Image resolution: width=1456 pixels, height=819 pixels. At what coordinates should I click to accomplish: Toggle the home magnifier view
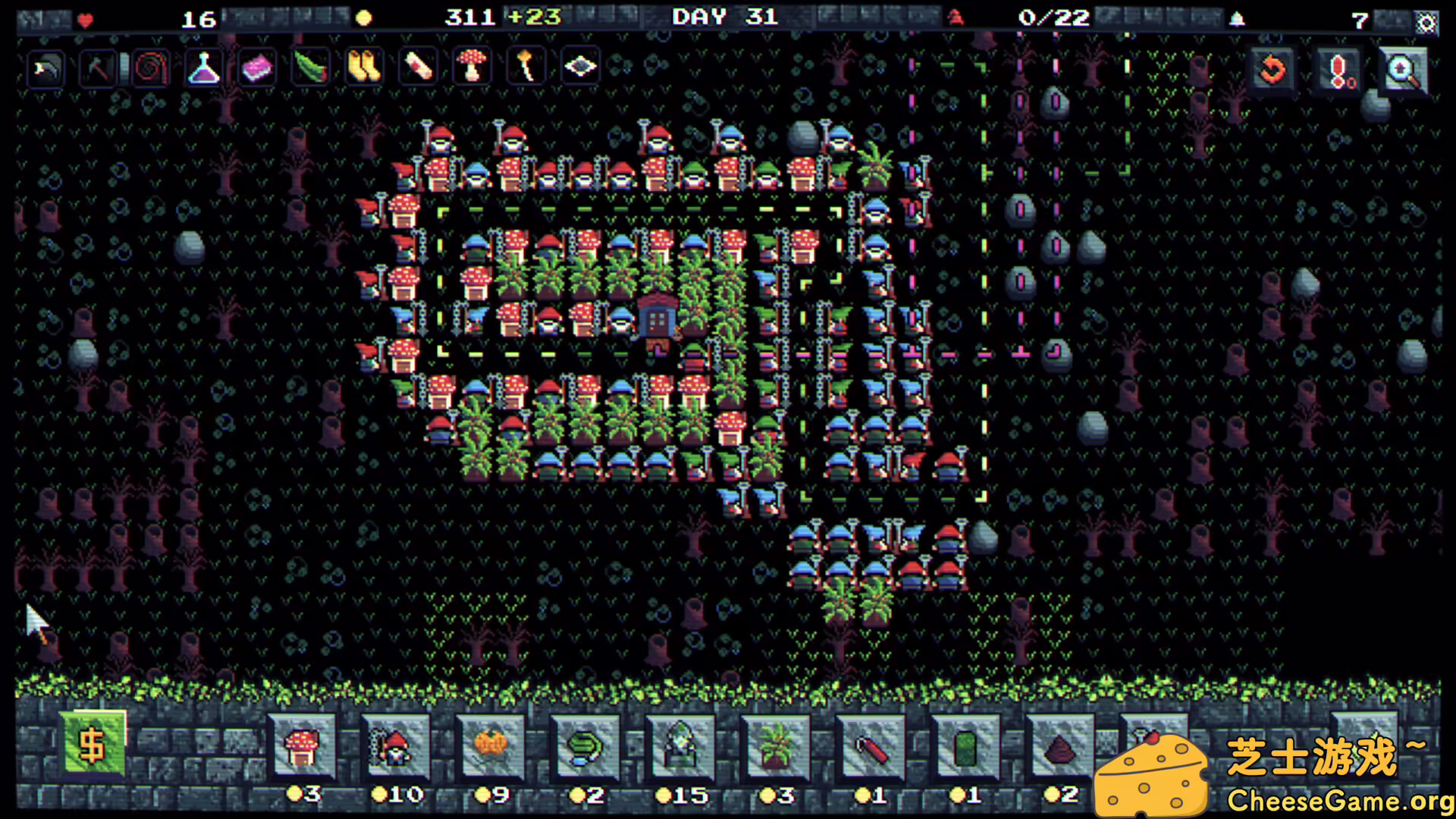point(1402,68)
